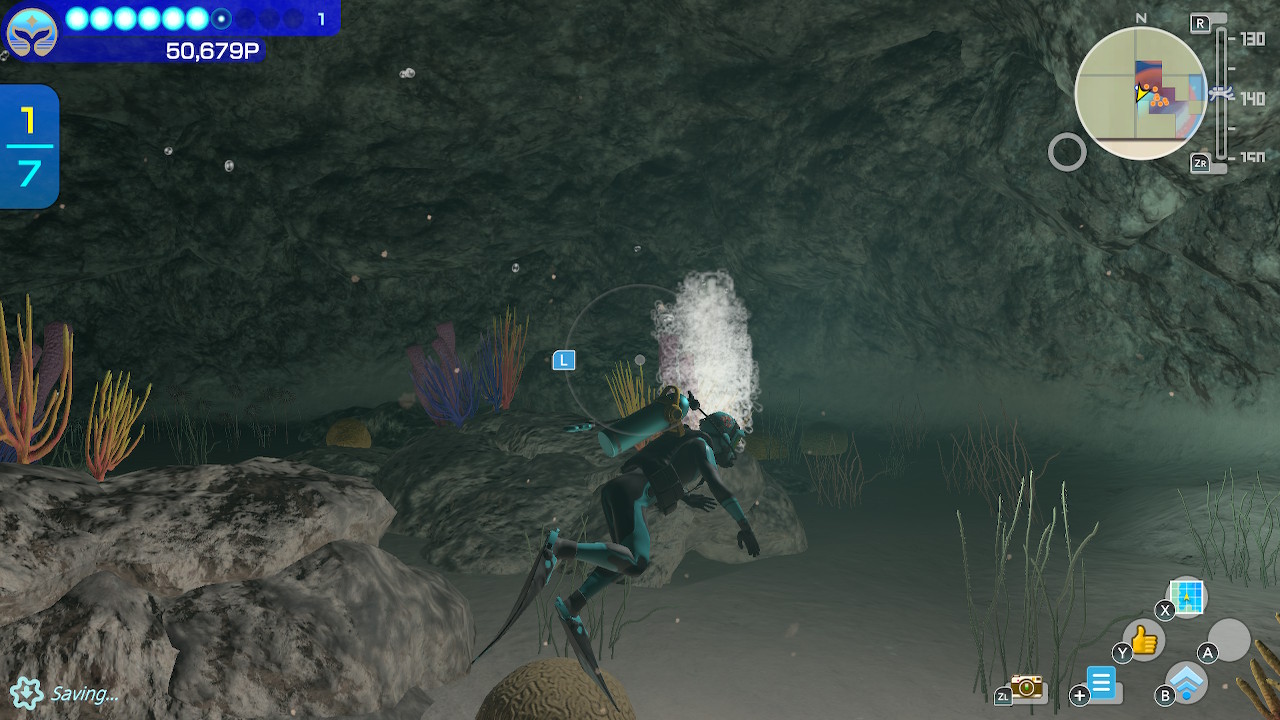Select the camera tool icon

(1026, 688)
